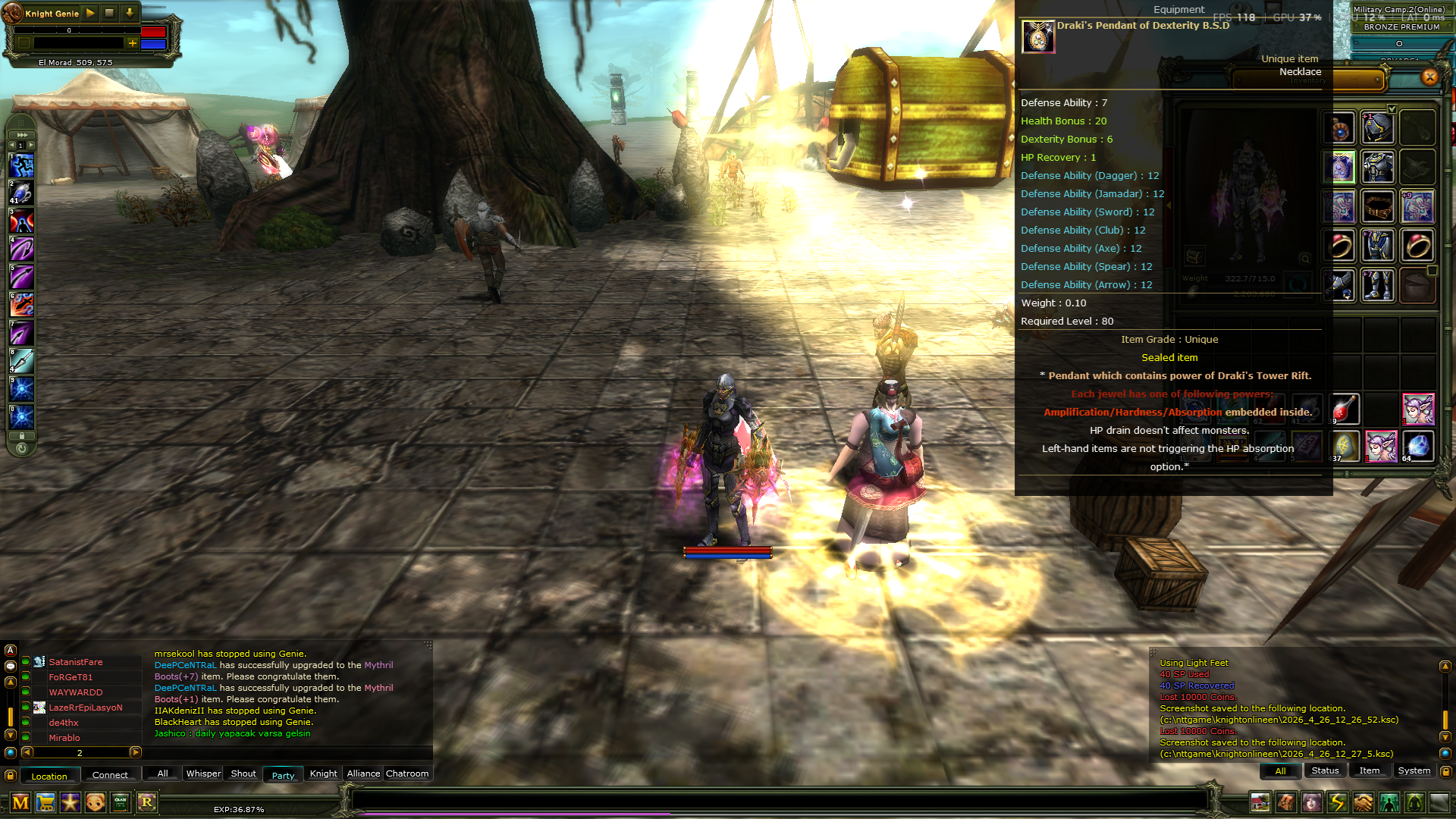The height and width of the screenshot is (819, 1456).
Task: Expand the skill bar via the triple-arrow button
Action: pyautogui.click(x=21, y=135)
